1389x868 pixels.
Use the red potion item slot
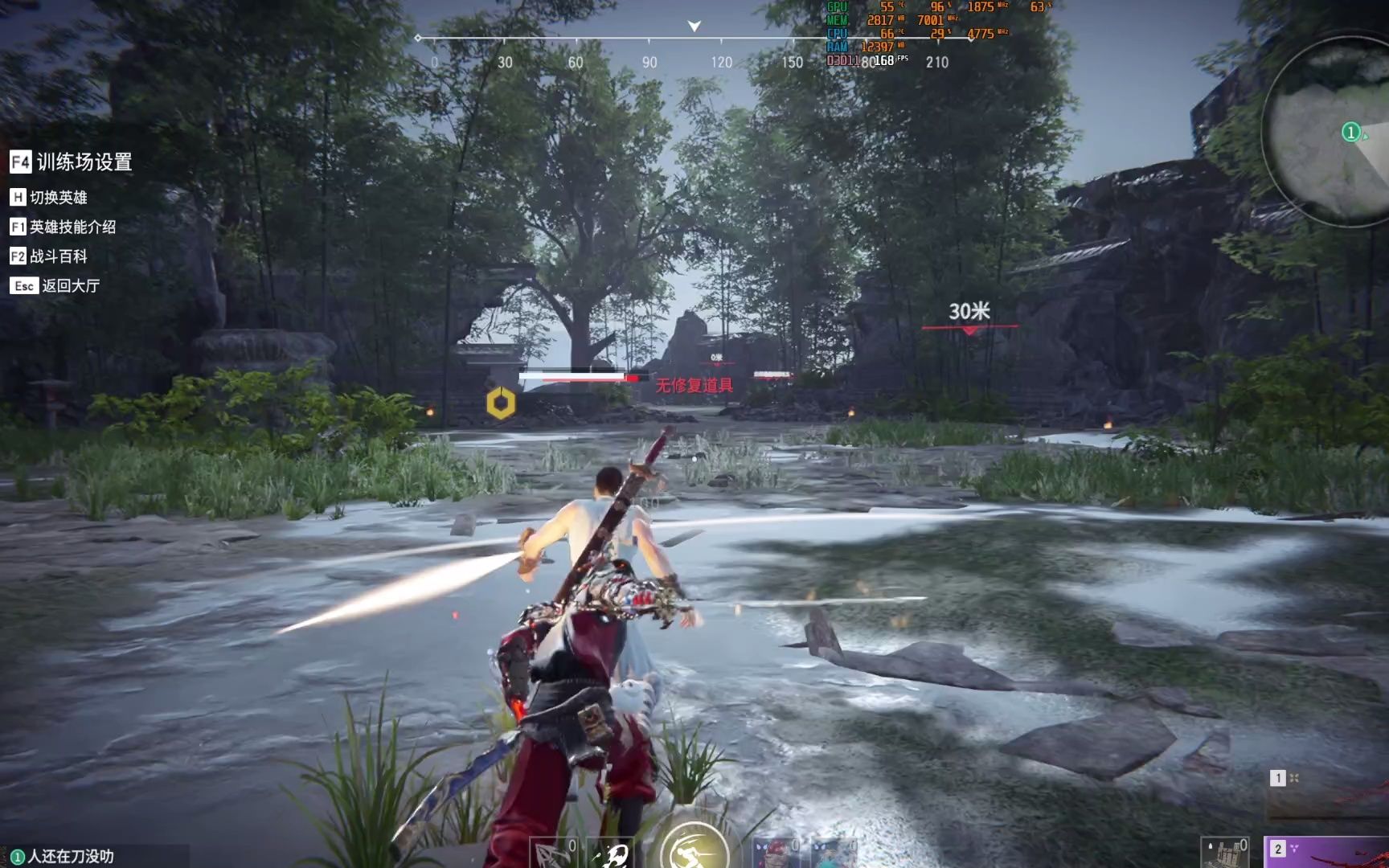[x=776, y=854]
